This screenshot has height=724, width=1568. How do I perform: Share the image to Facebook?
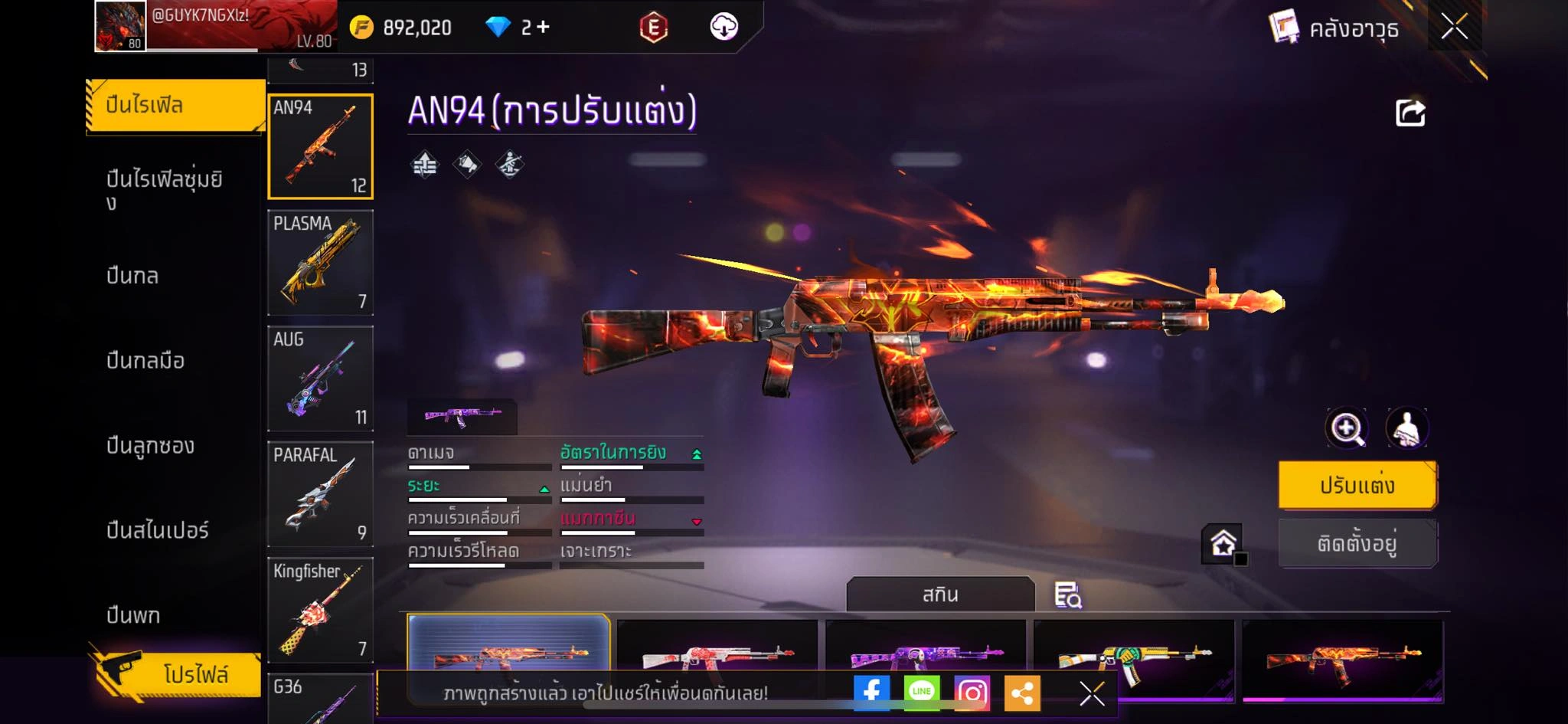871,693
